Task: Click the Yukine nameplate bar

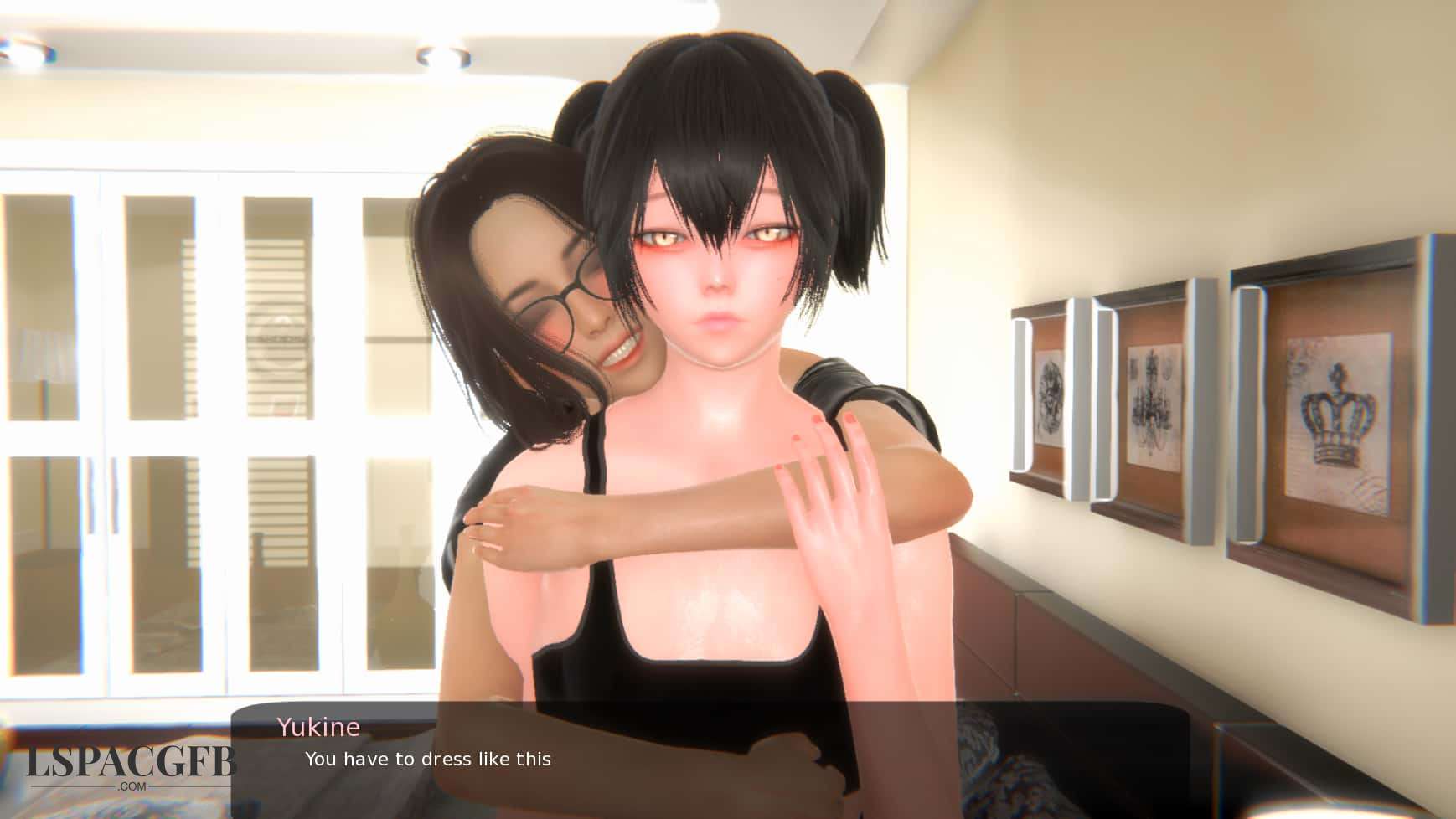Action: (x=318, y=726)
